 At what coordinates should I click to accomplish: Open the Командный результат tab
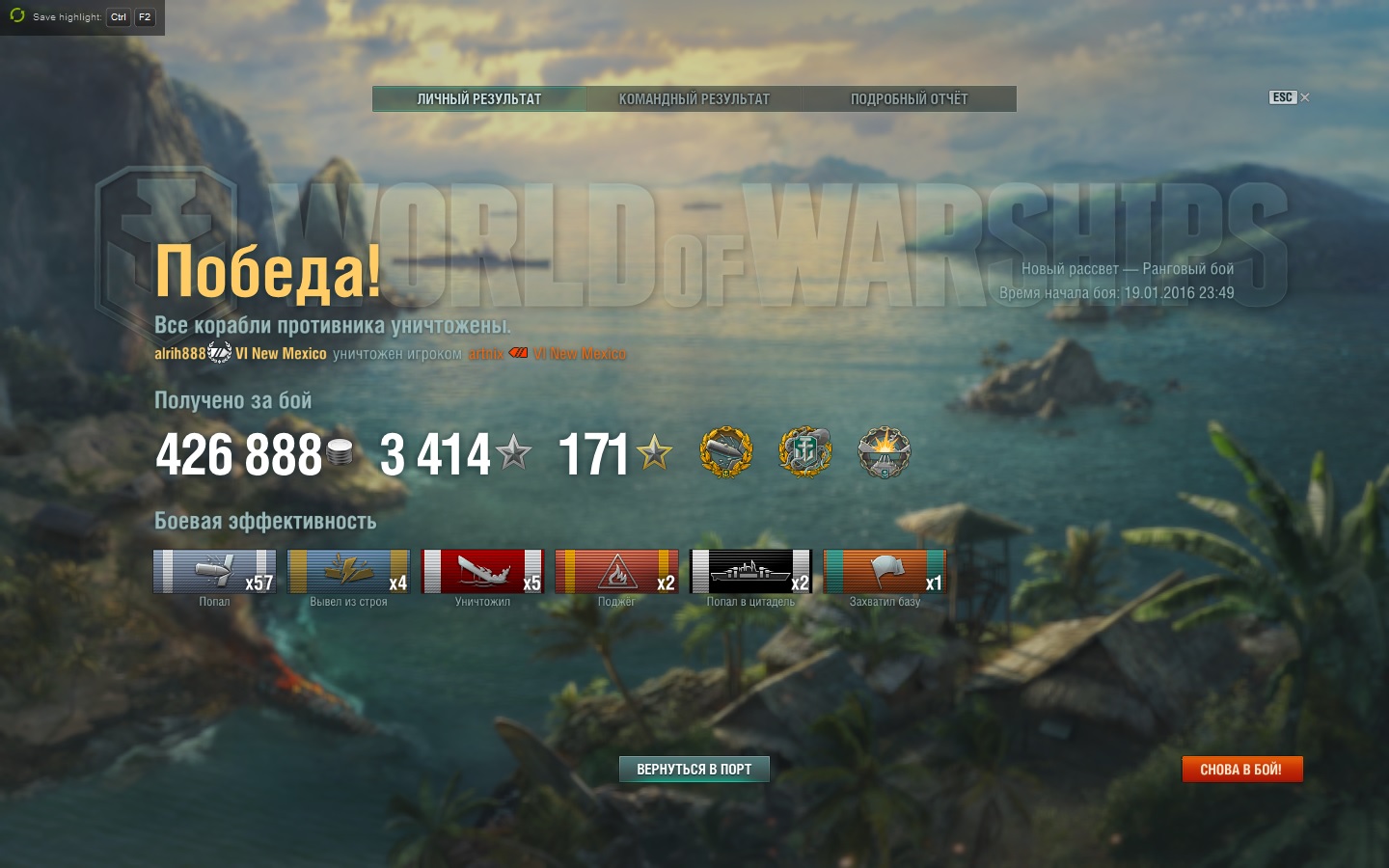click(694, 98)
